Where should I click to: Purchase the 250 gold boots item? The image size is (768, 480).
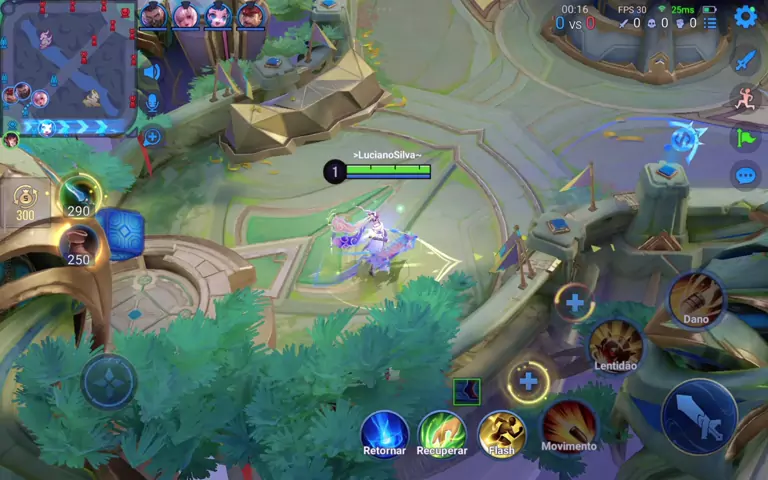[79, 244]
